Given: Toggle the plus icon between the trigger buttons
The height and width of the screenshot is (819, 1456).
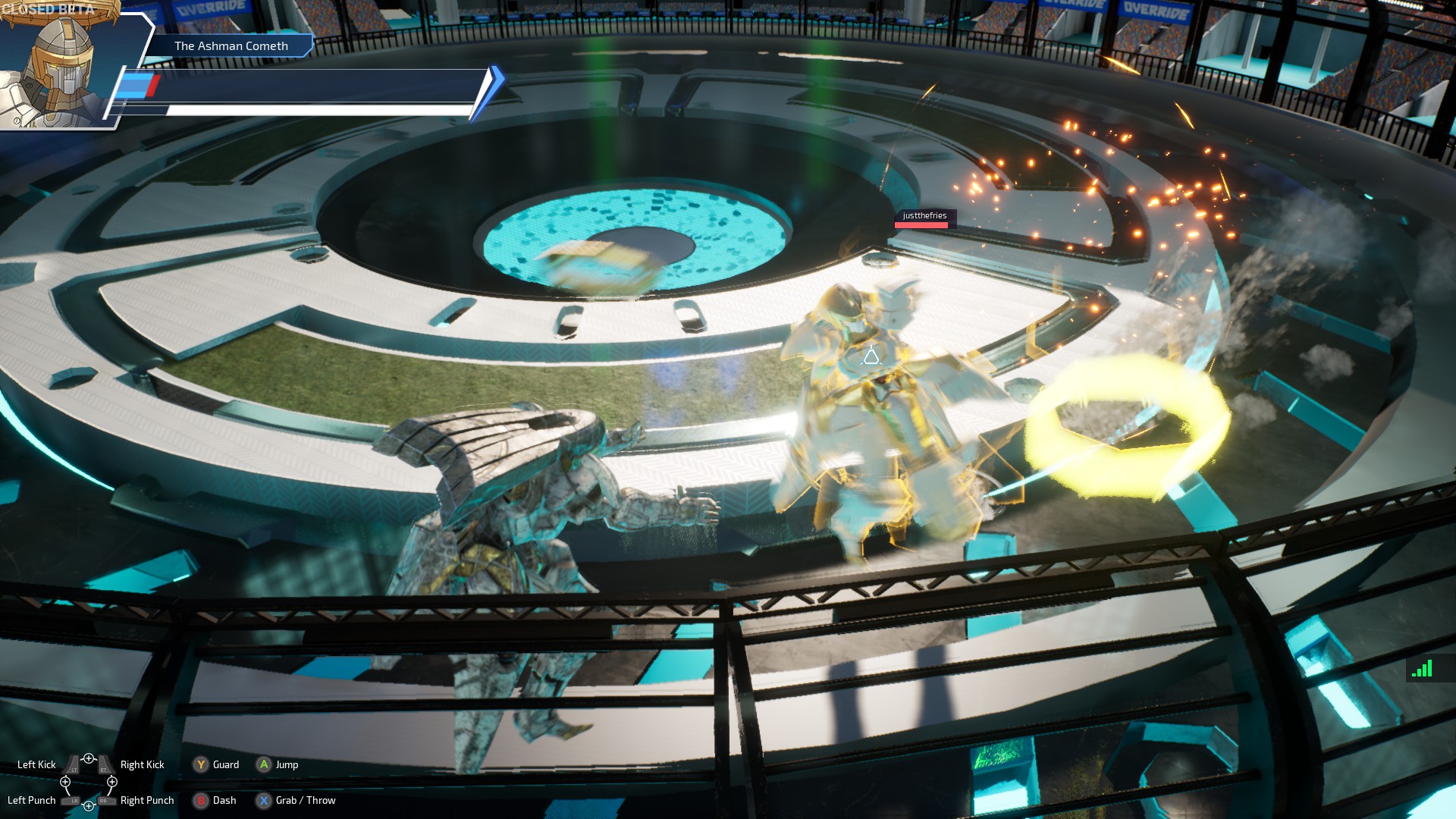Looking at the screenshot, I should pos(89,758).
